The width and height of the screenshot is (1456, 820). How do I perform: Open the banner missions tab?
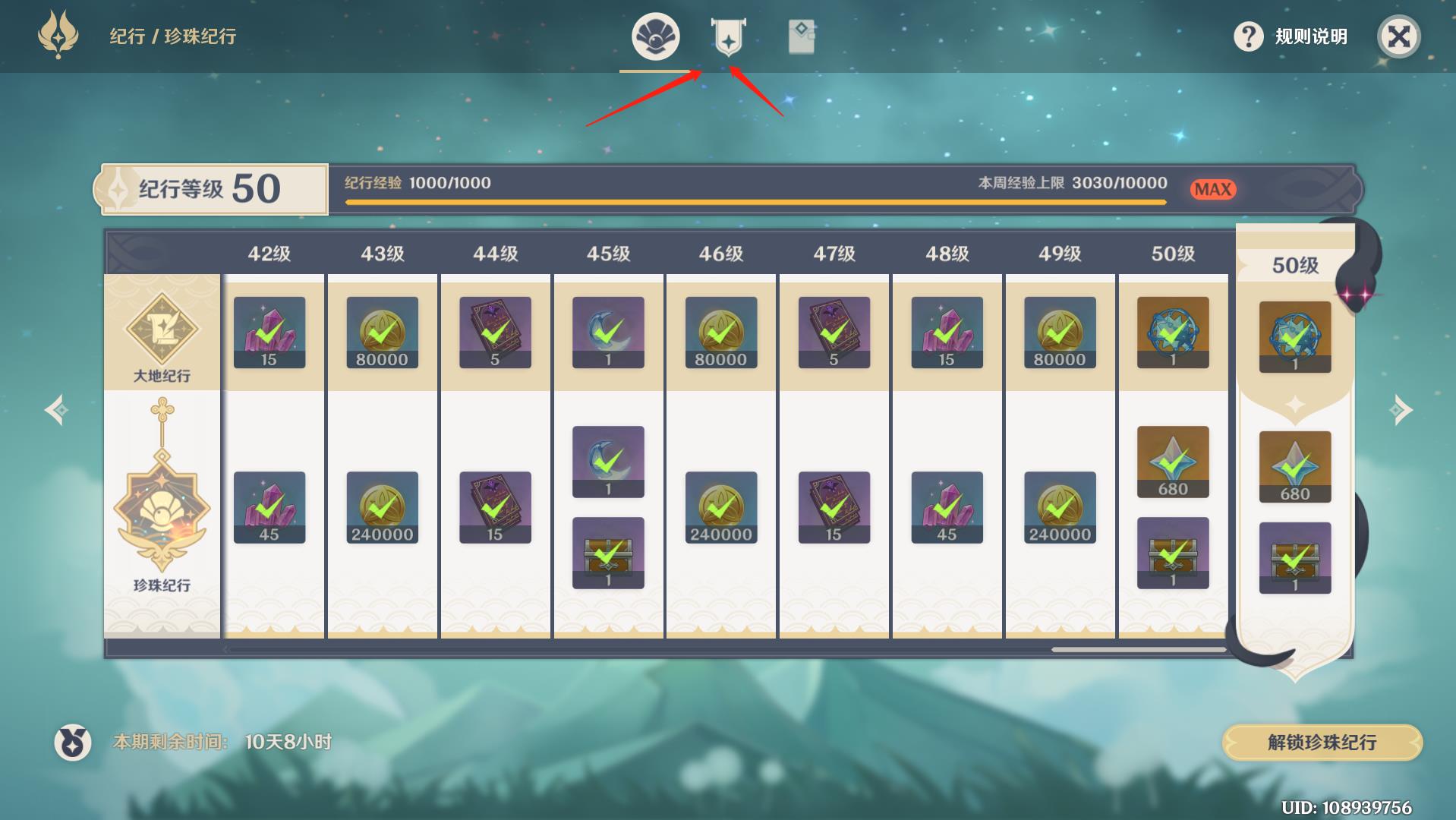click(x=728, y=36)
